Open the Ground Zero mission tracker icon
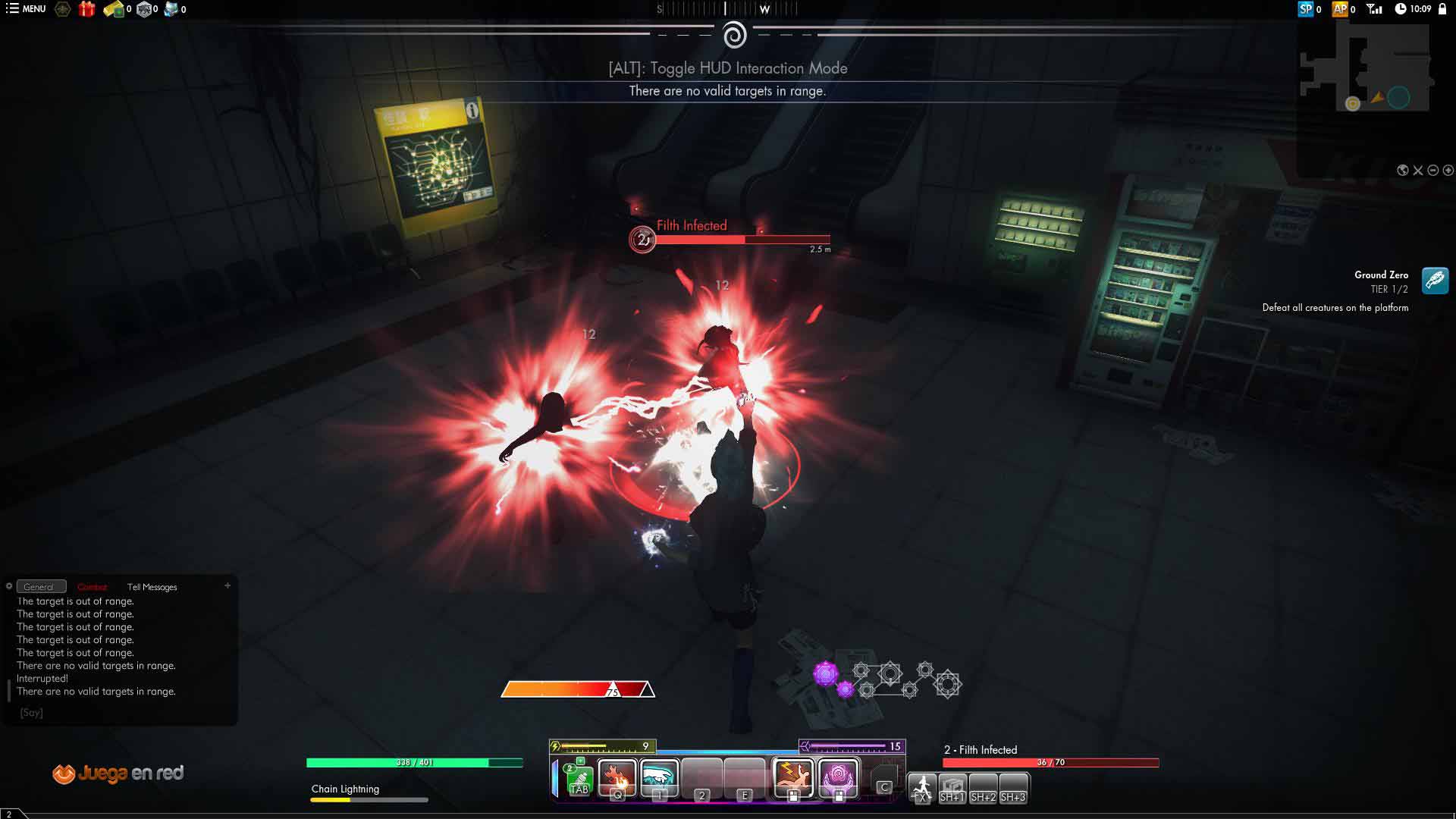 [1435, 281]
